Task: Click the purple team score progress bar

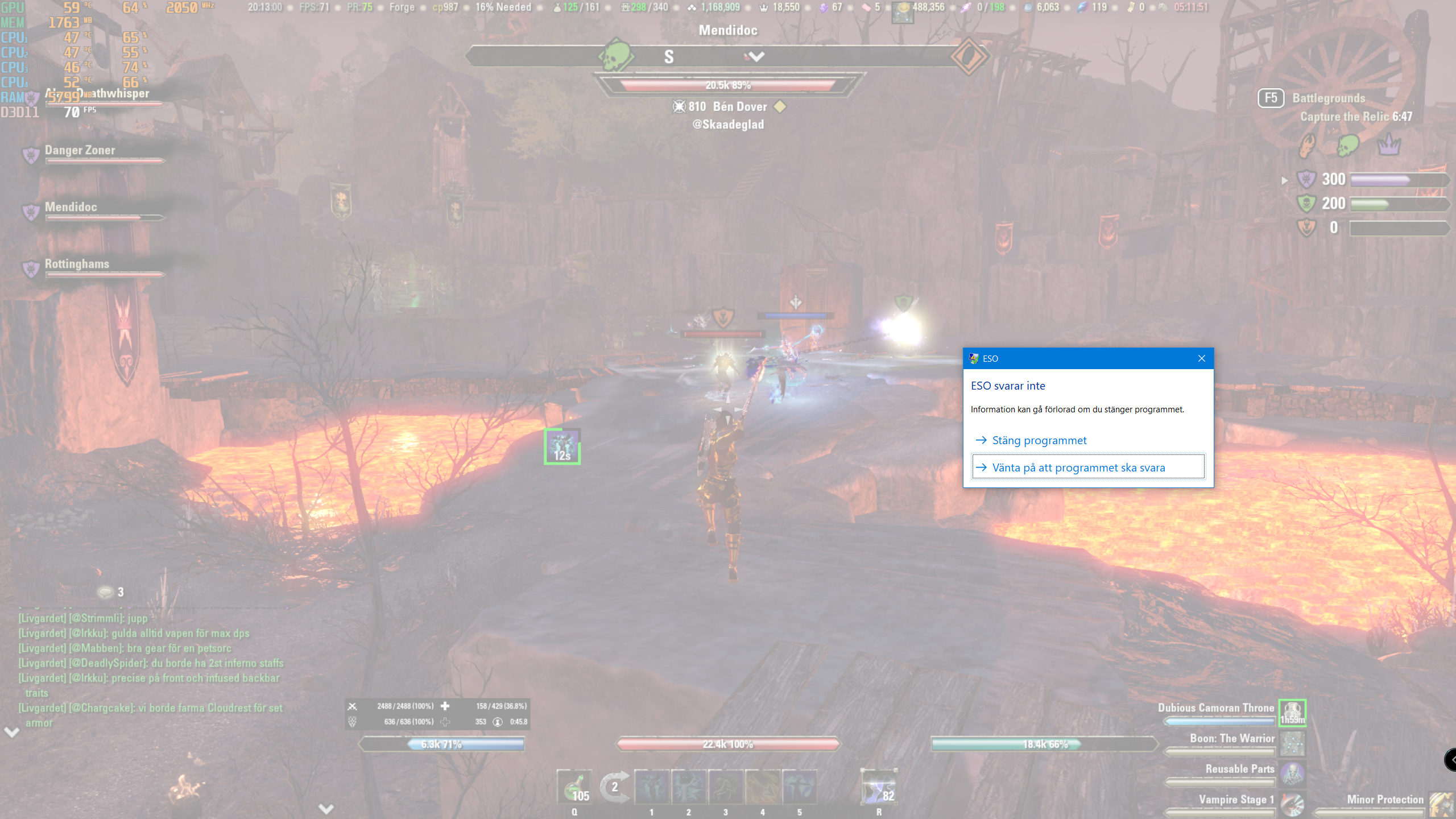Action: point(1399,179)
